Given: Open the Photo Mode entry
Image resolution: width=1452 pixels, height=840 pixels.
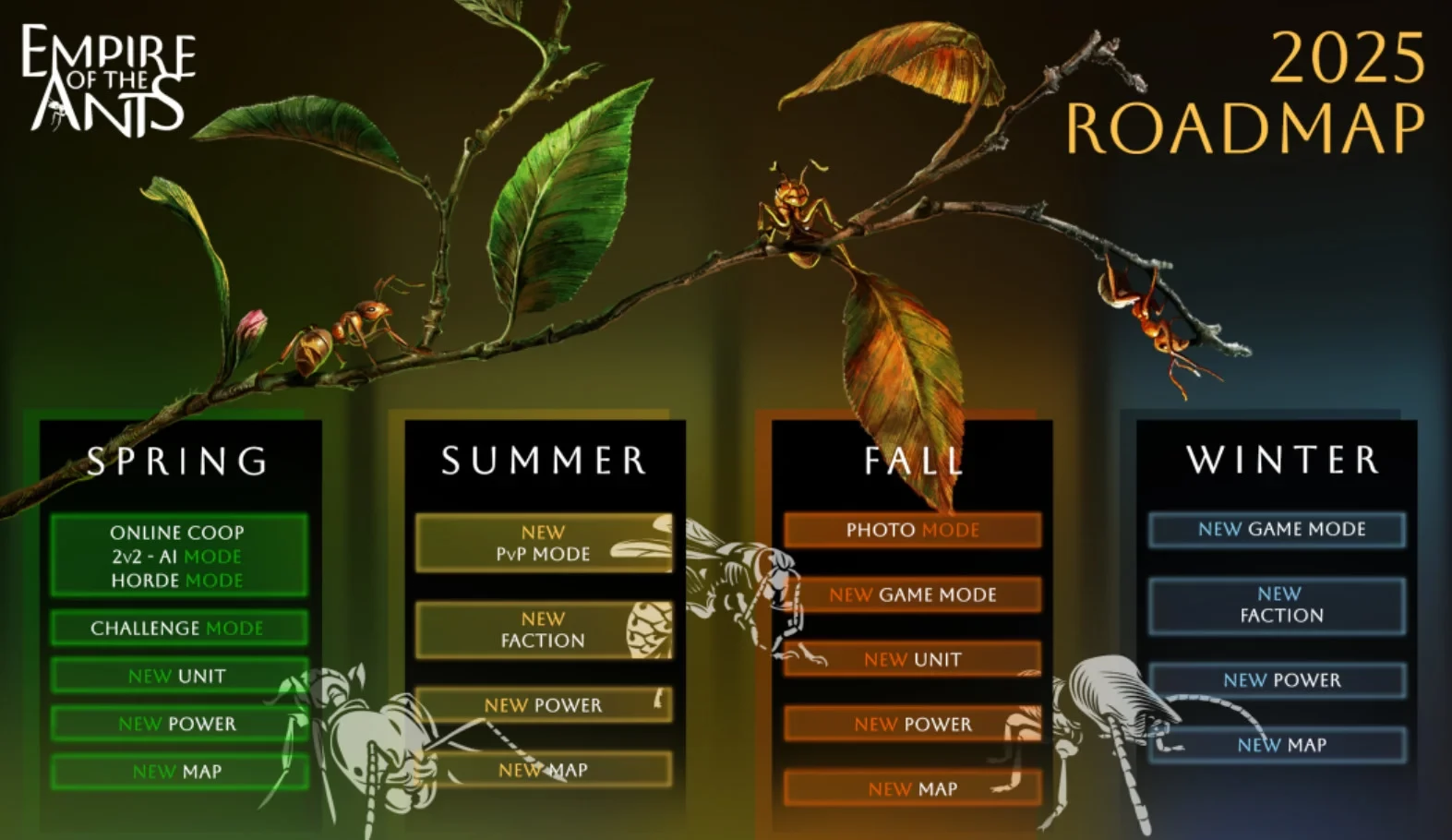Looking at the screenshot, I should coord(912,530).
